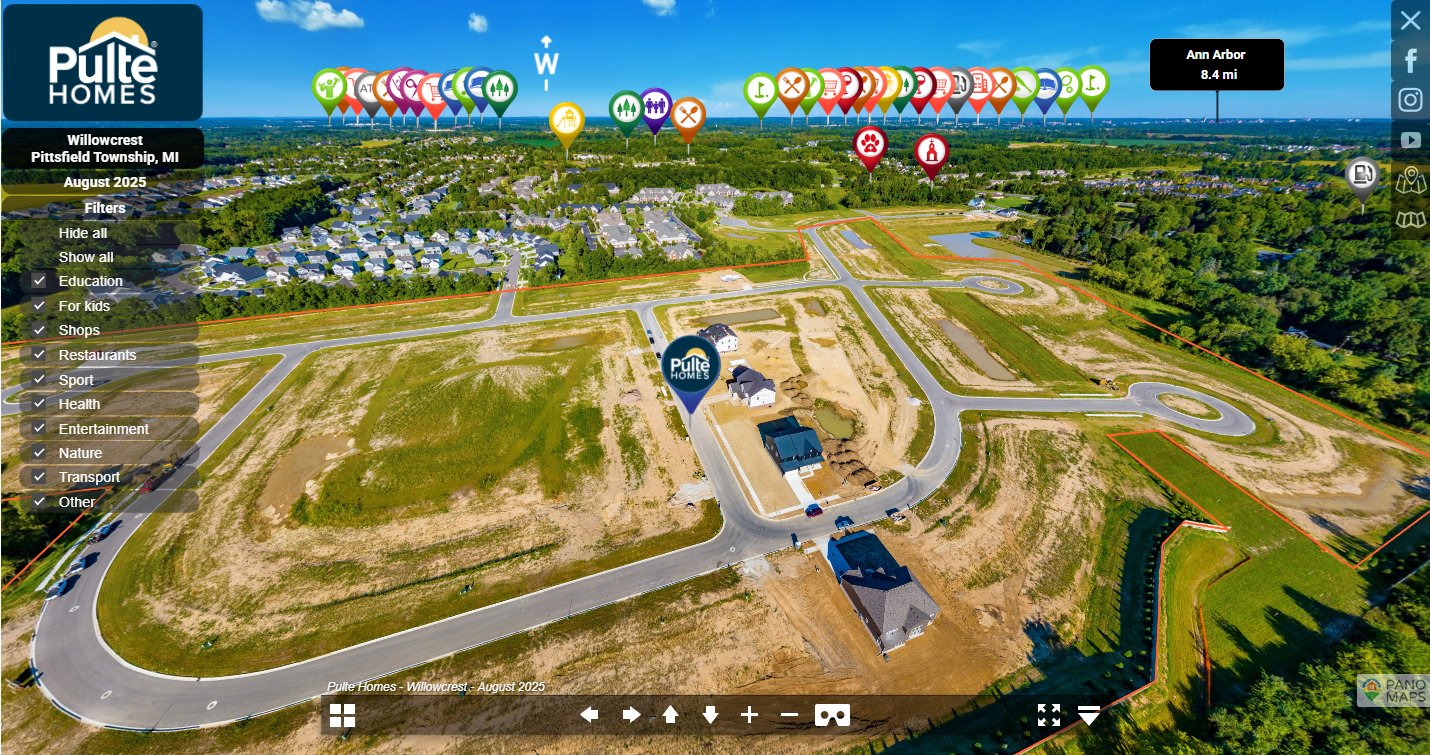Open the panorama thumbnail grid

[343, 715]
